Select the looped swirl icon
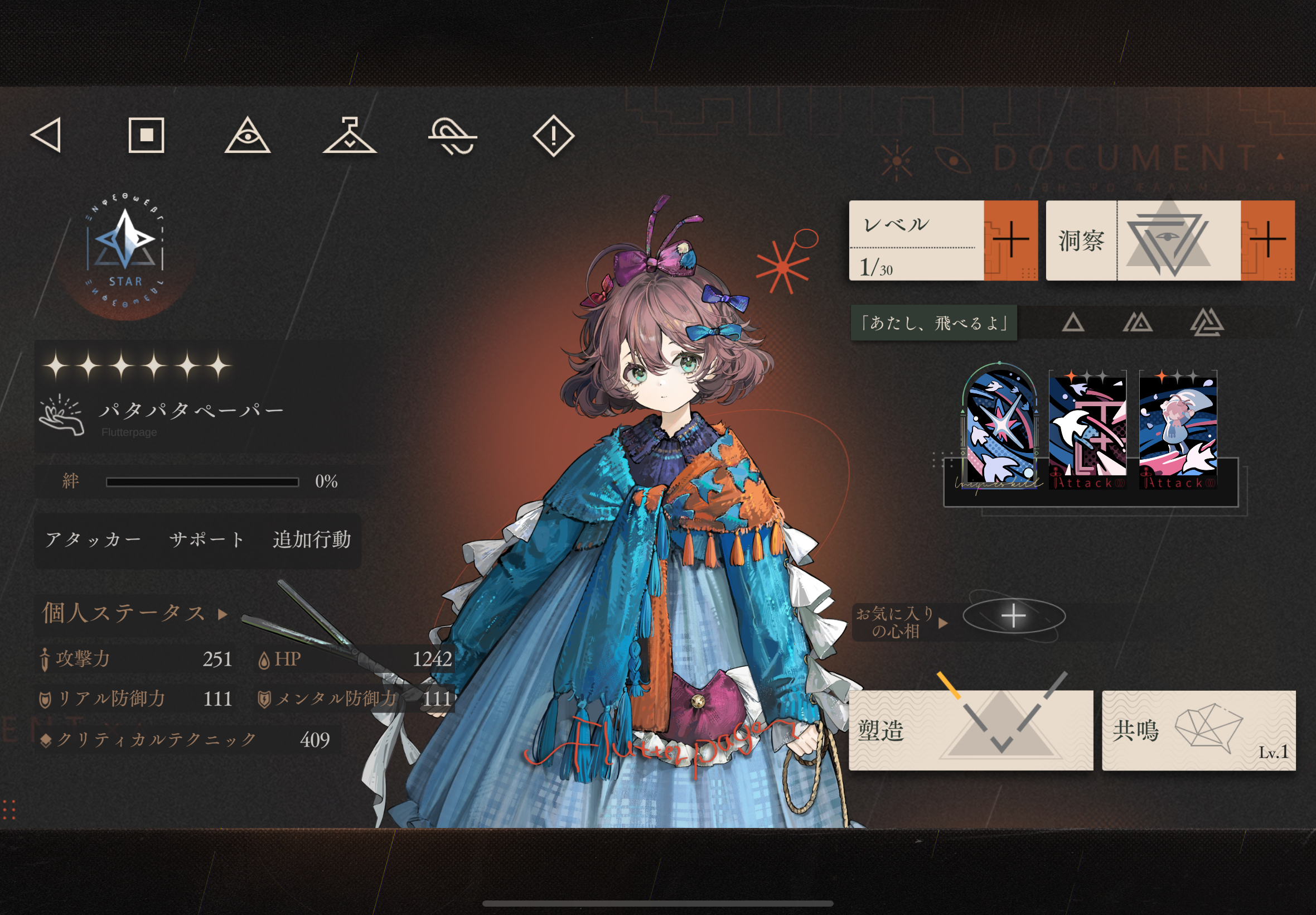The image size is (1316, 915). (x=452, y=137)
